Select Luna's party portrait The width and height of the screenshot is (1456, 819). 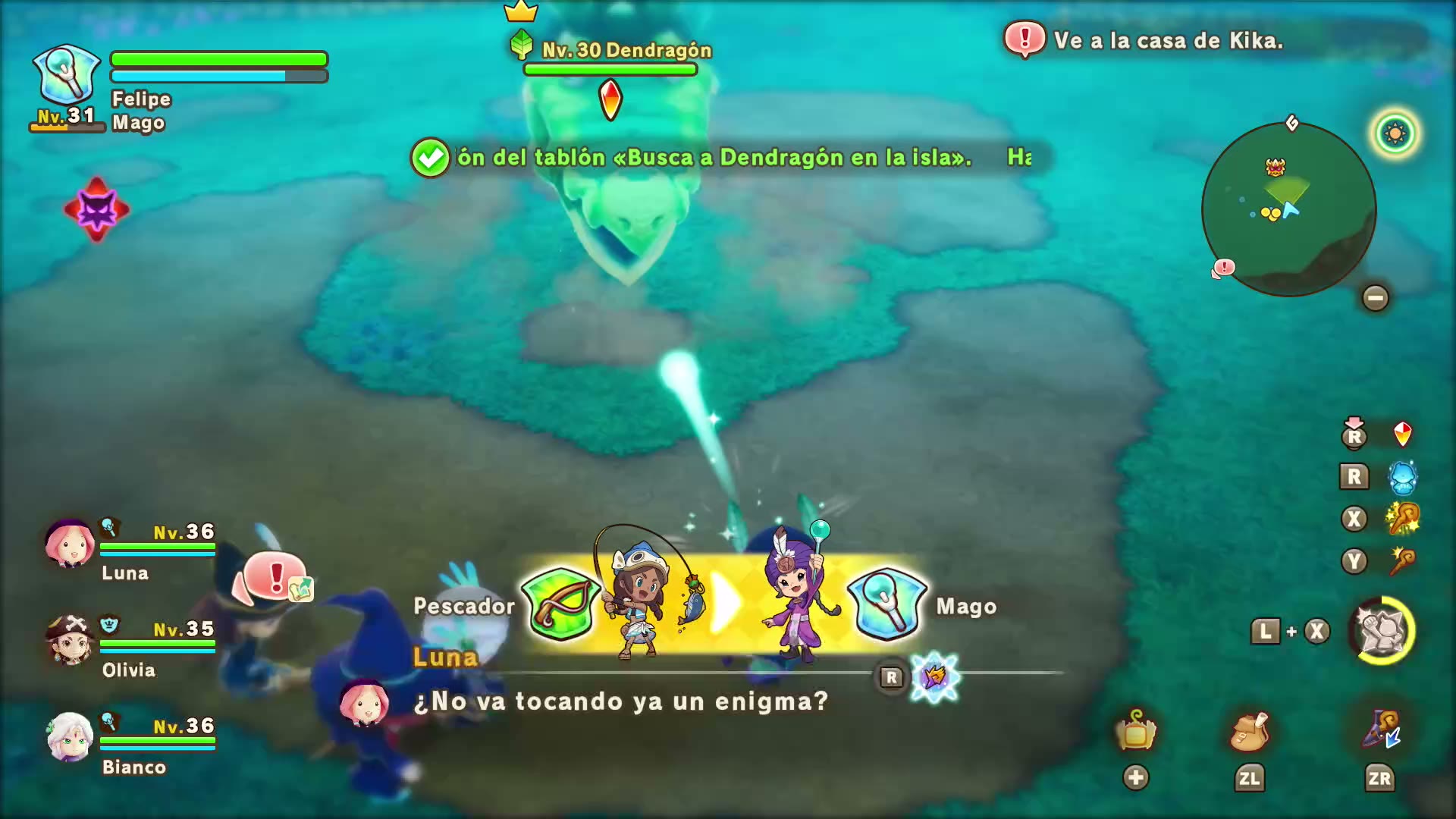click(70, 544)
